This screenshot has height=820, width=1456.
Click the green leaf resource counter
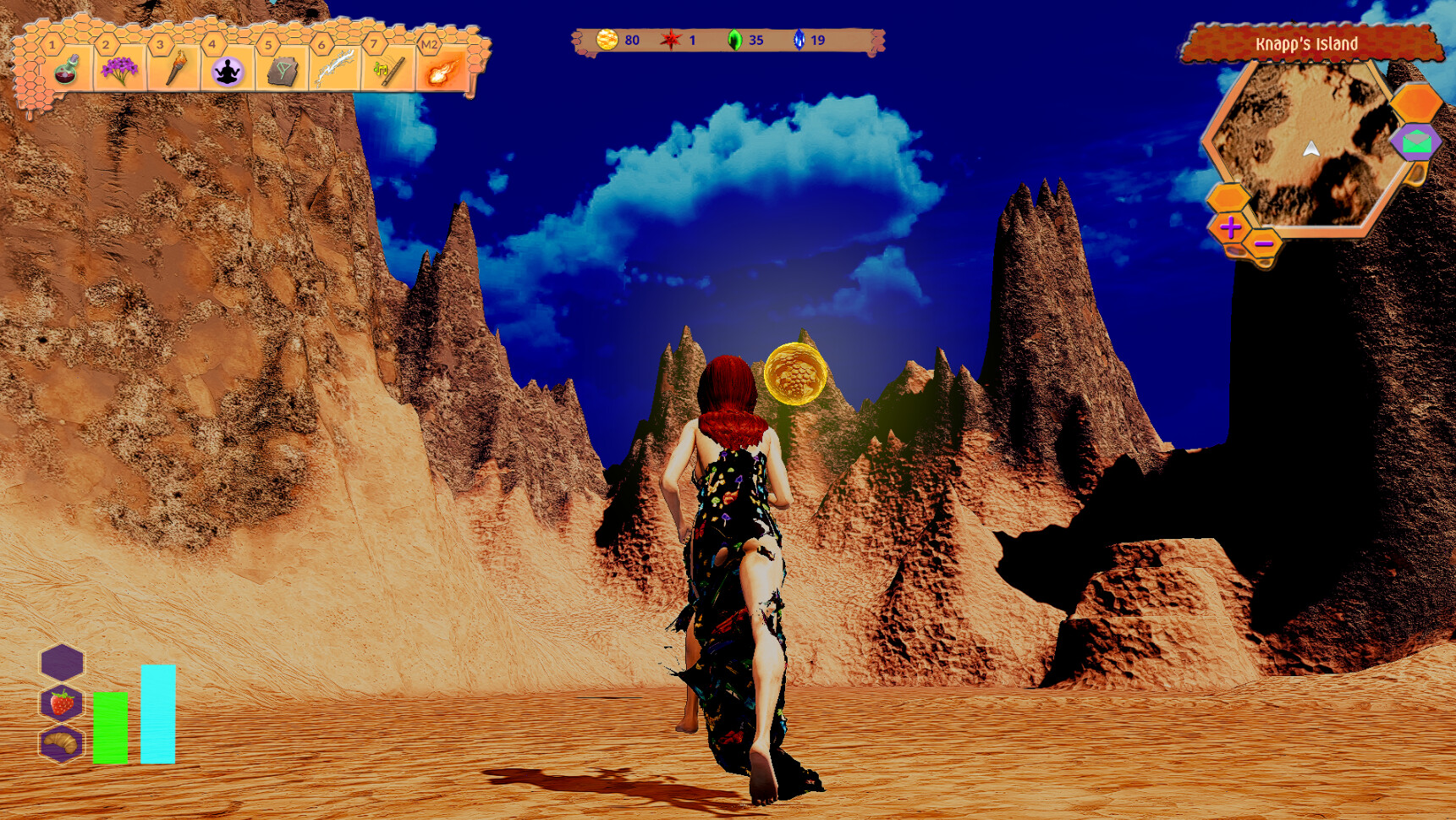pyautogui.click(x=735, y=38)
